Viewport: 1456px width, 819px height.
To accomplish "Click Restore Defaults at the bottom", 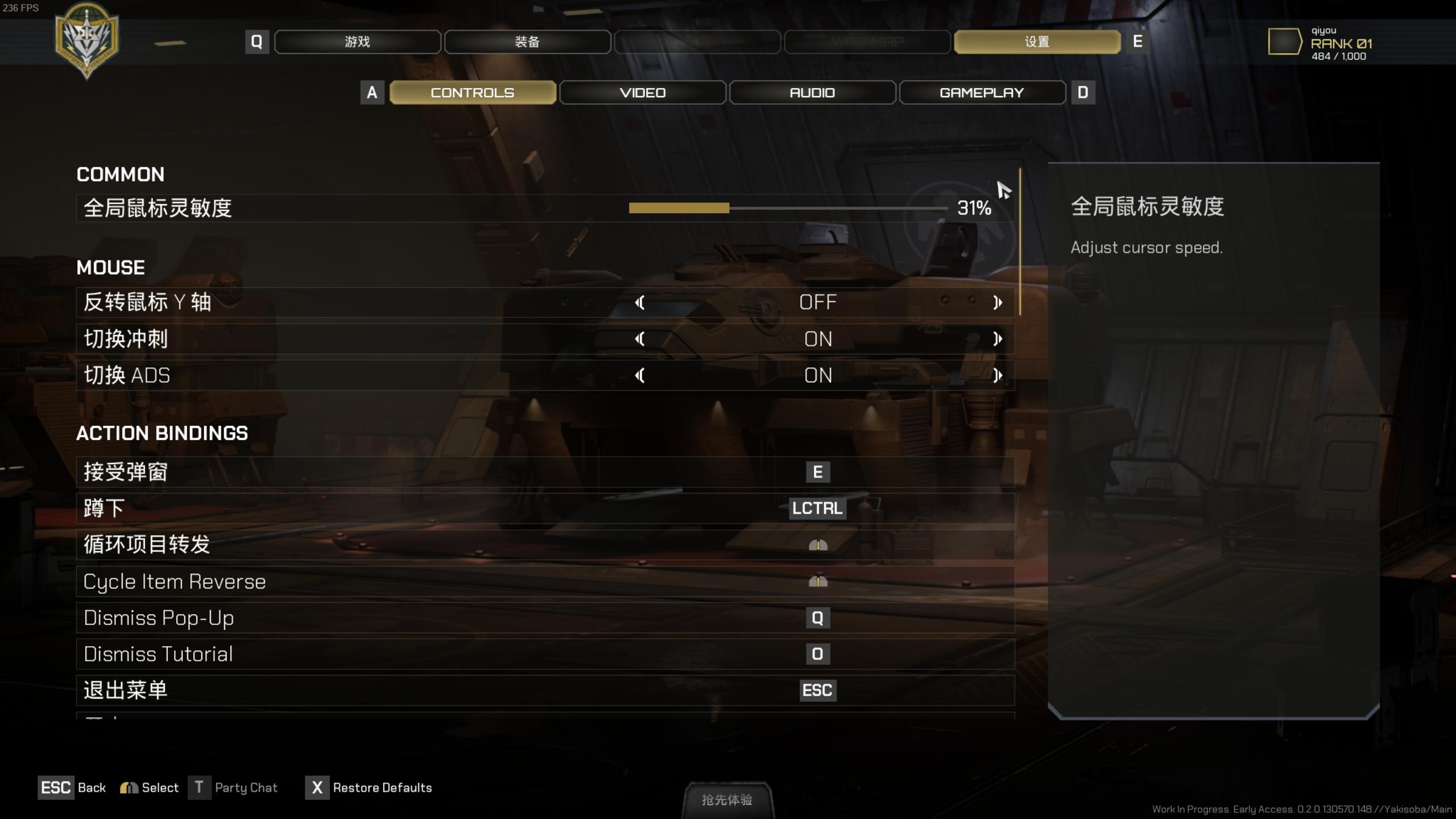I will 370,788.
